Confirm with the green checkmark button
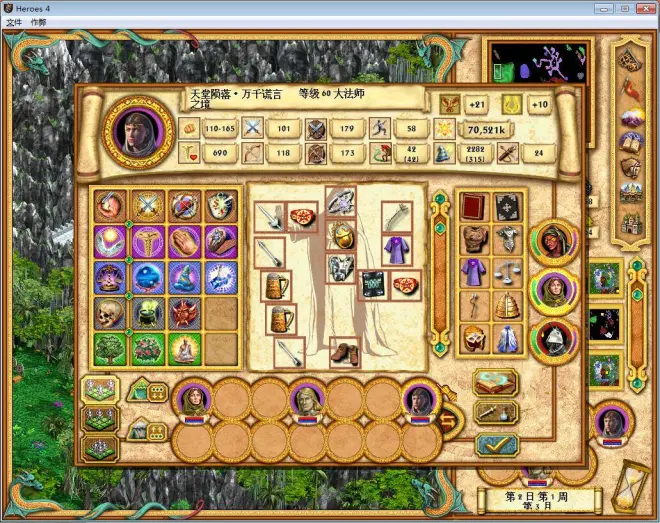Screen dimensions: 660x523 tap(496, 444)
